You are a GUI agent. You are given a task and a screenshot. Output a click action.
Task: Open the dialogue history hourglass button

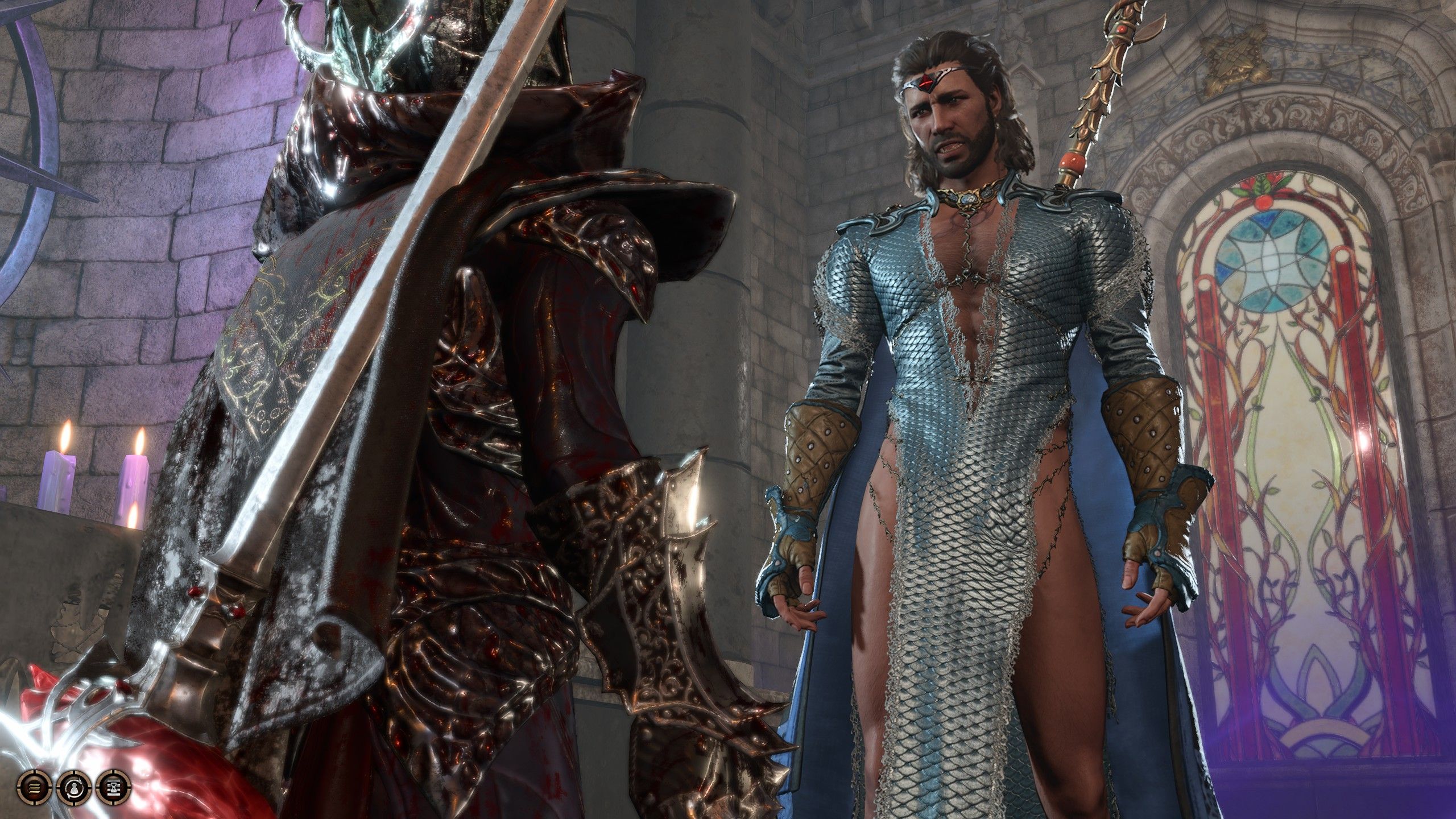[113, 787]
